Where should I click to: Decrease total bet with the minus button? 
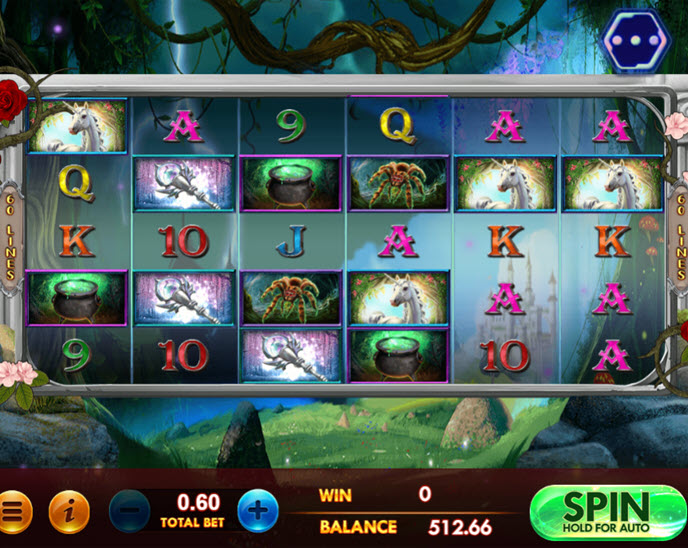point(129,511)
